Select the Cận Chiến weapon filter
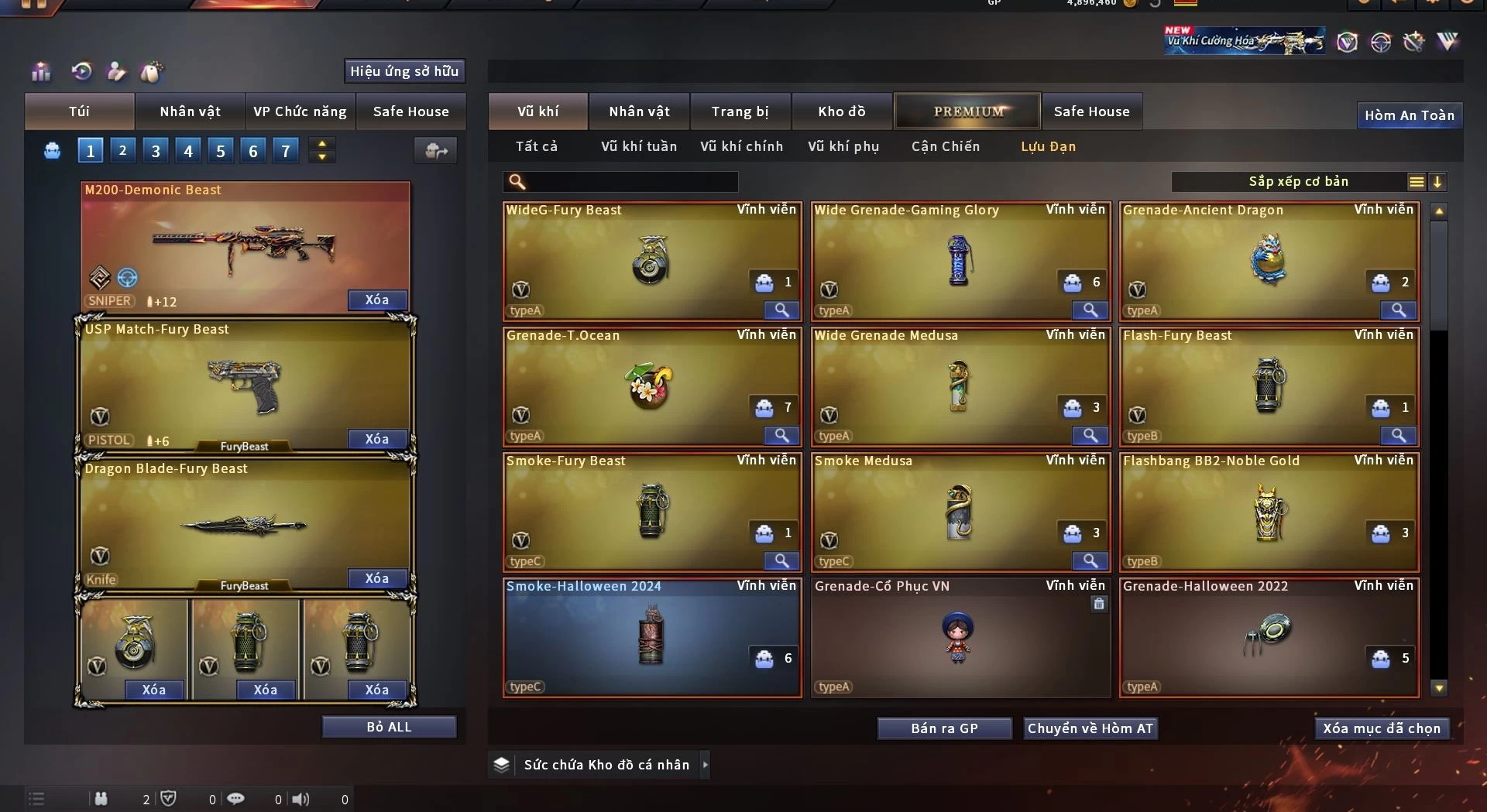Screen dimensions: 1487x812 coord(945,146)
